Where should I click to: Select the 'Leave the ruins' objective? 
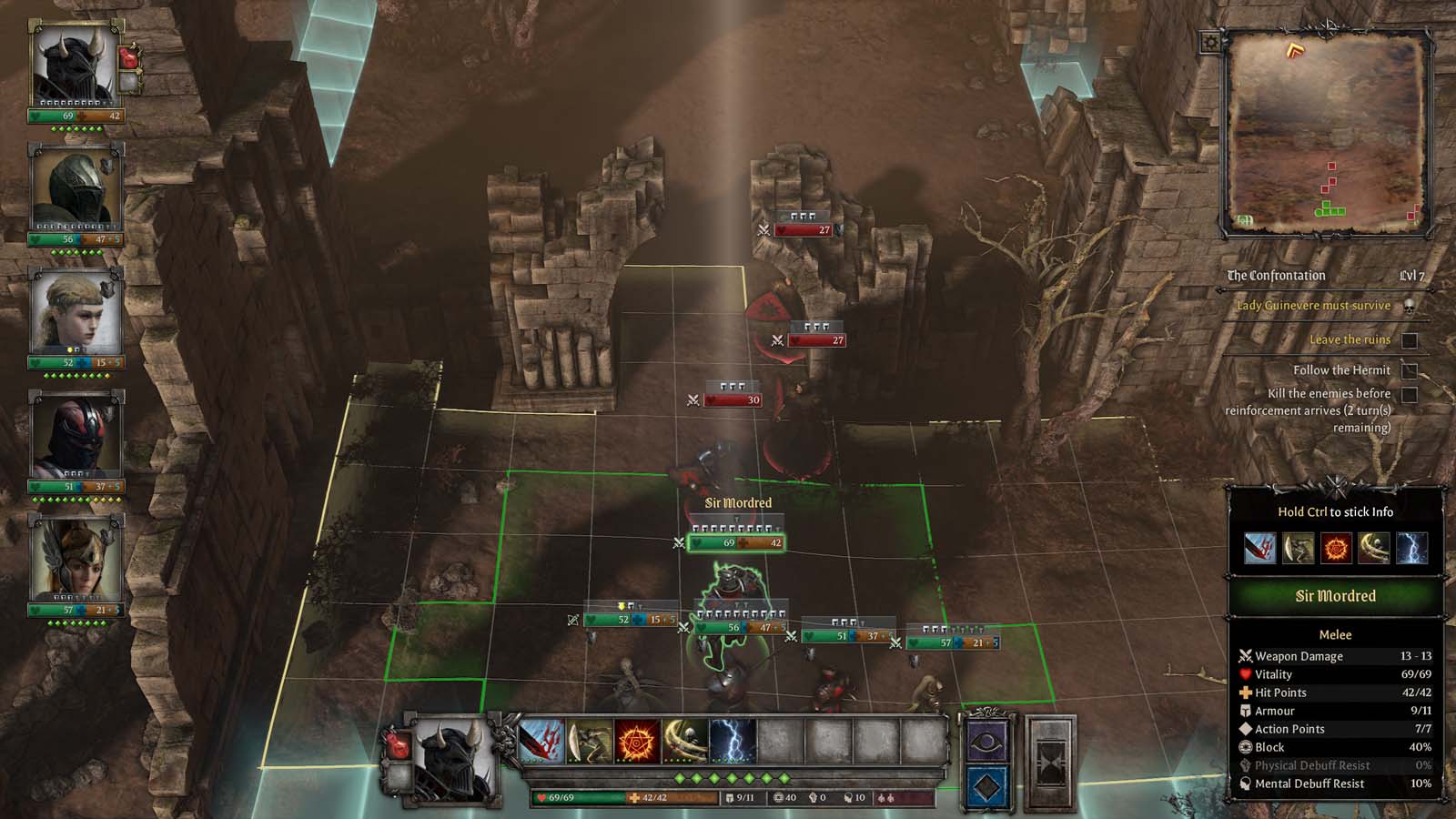click(x=1350, y=339)
